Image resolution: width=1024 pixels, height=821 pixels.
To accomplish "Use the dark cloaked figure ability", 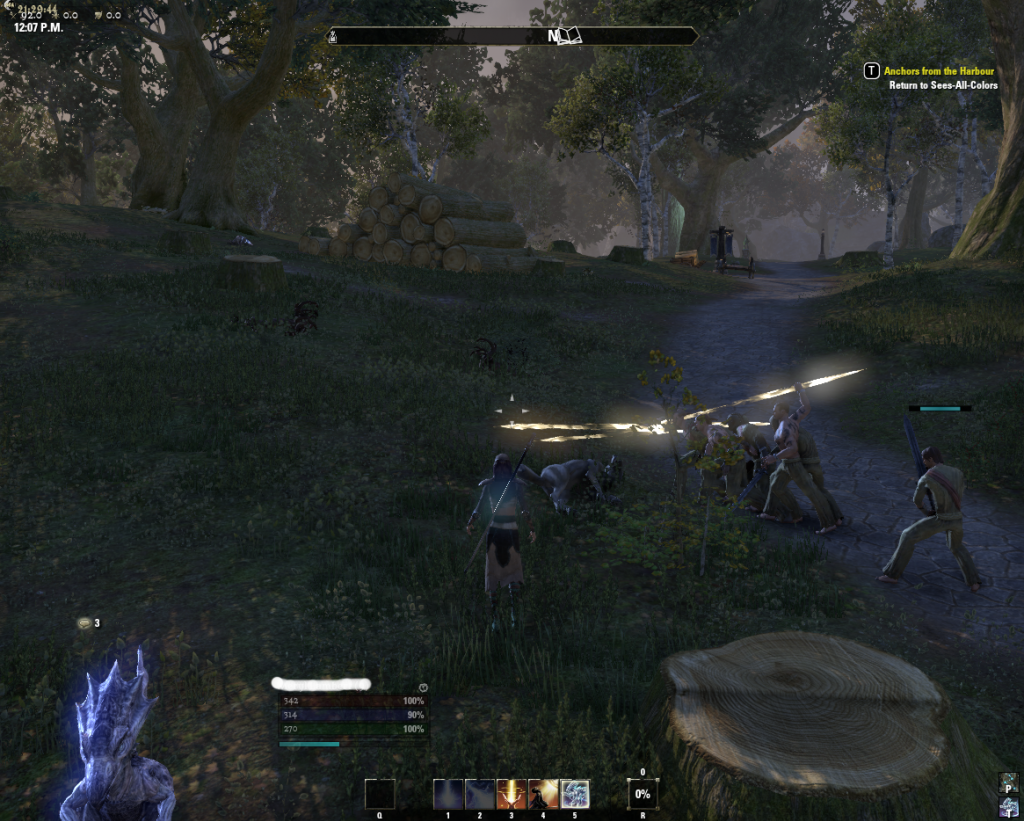I will (543, 794).
